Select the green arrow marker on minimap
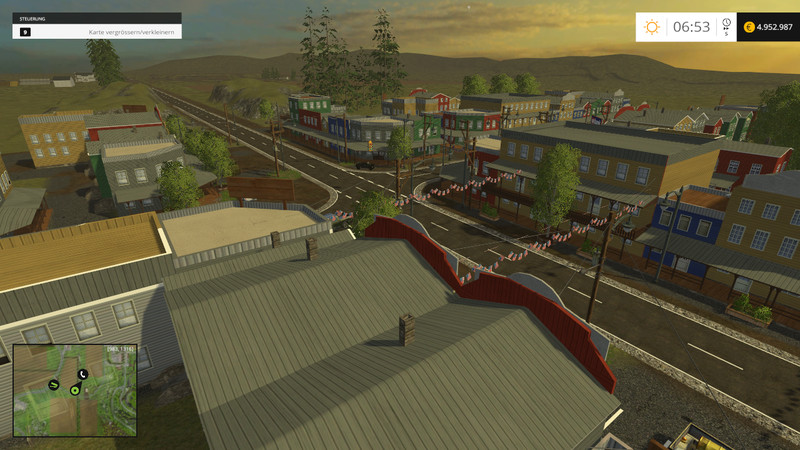Screen dimensions: 800x450 click(x=54, y=384)
